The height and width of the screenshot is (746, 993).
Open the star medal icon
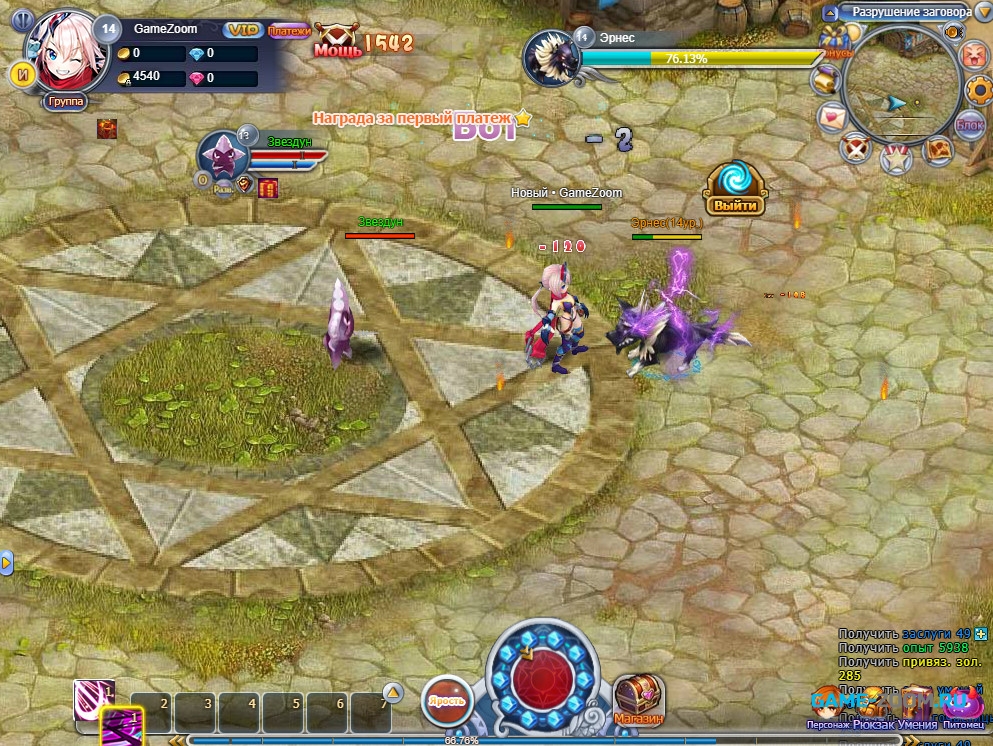[x=895, y=158]
